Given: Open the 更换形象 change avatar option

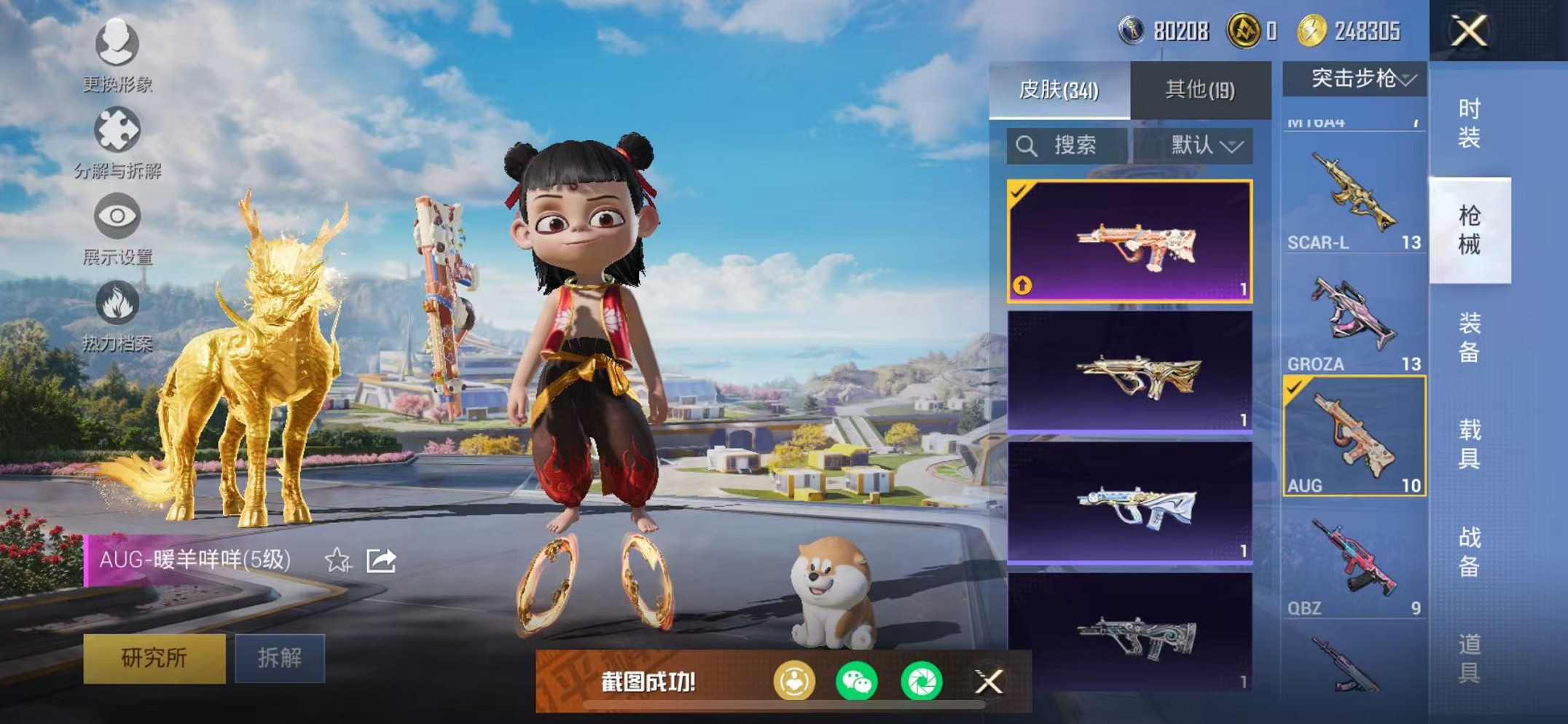Looking at the screenshot, I should coord(117,54).
